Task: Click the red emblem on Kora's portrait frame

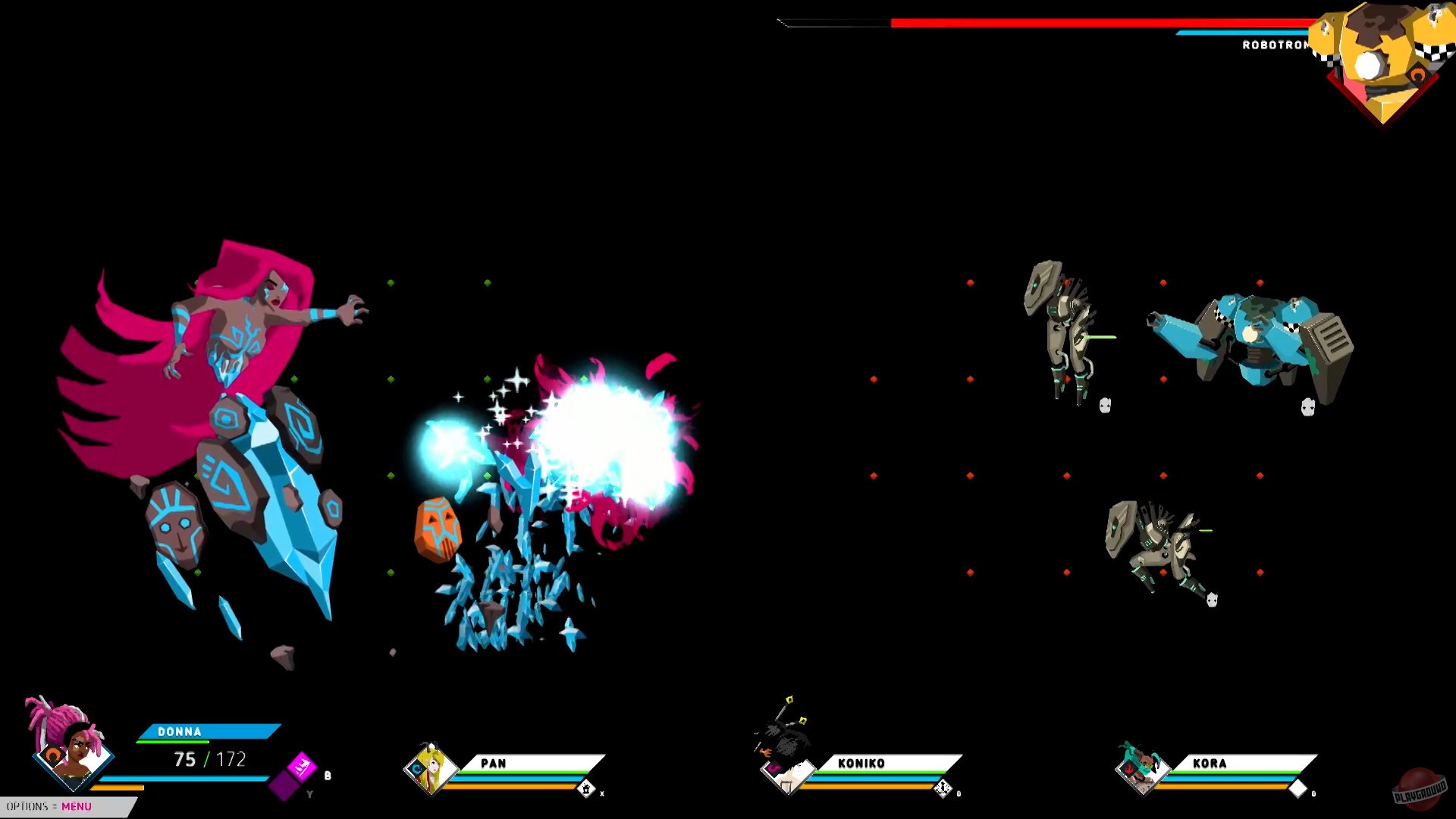Action: coord(1130,768)
